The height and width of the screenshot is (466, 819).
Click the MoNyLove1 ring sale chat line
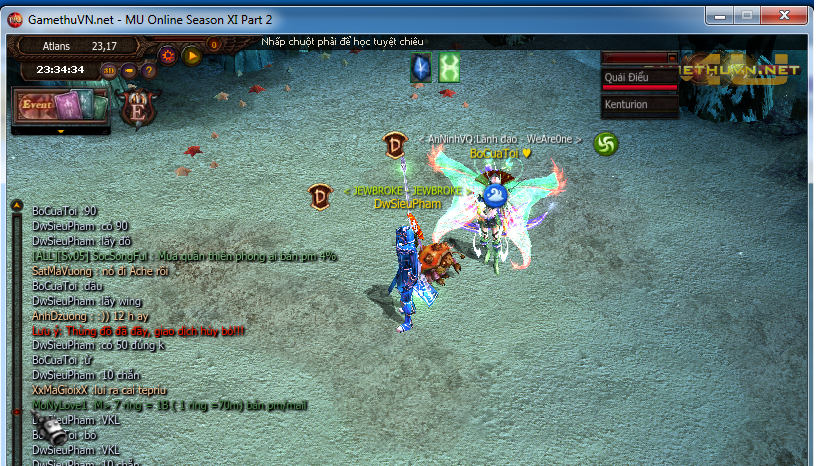170,406
